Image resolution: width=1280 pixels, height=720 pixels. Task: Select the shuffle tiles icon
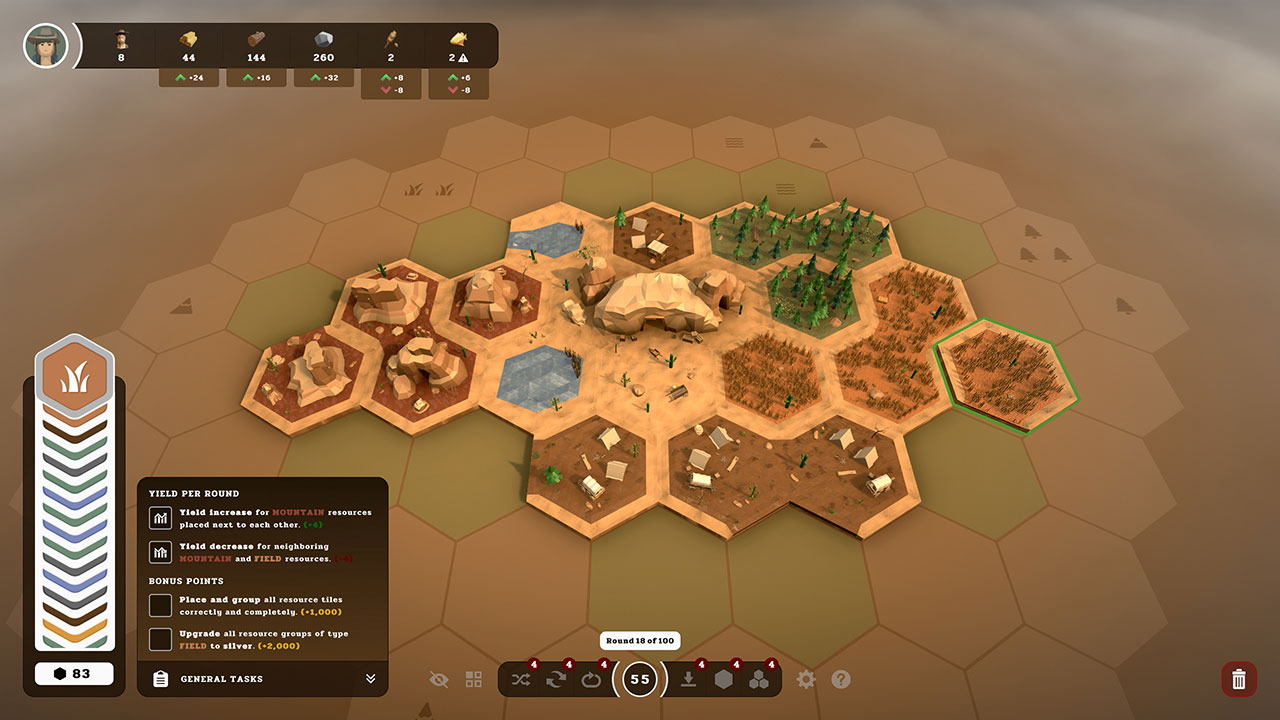coord(521,679)
